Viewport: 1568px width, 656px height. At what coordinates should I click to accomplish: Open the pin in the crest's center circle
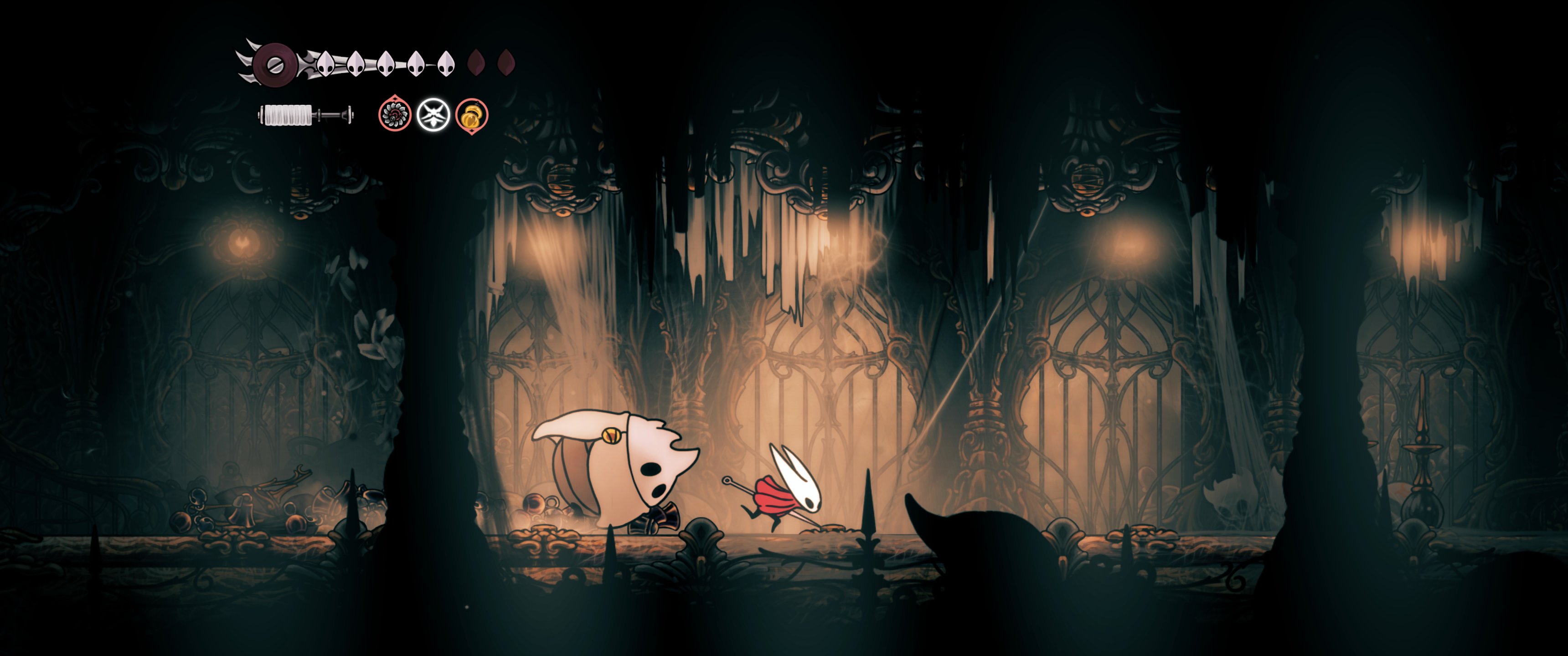(275, 66)
